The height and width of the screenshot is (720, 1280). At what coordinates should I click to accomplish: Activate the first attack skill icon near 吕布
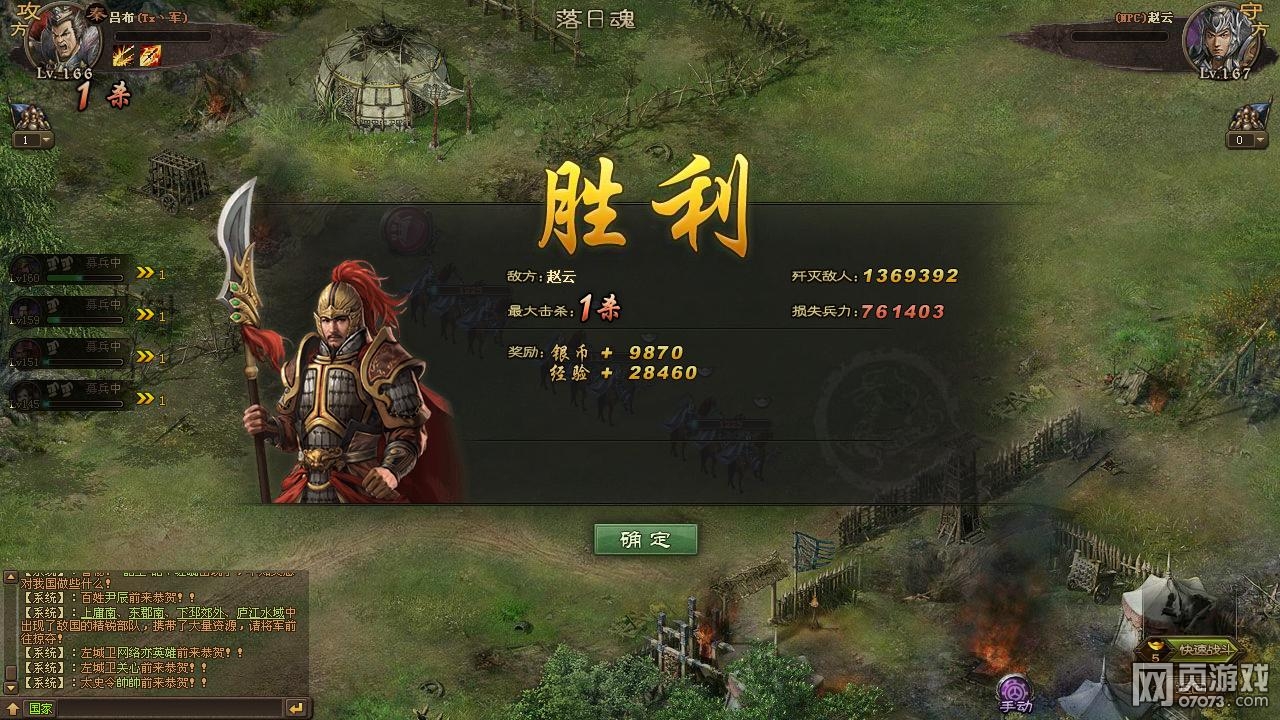coord(123,55)
